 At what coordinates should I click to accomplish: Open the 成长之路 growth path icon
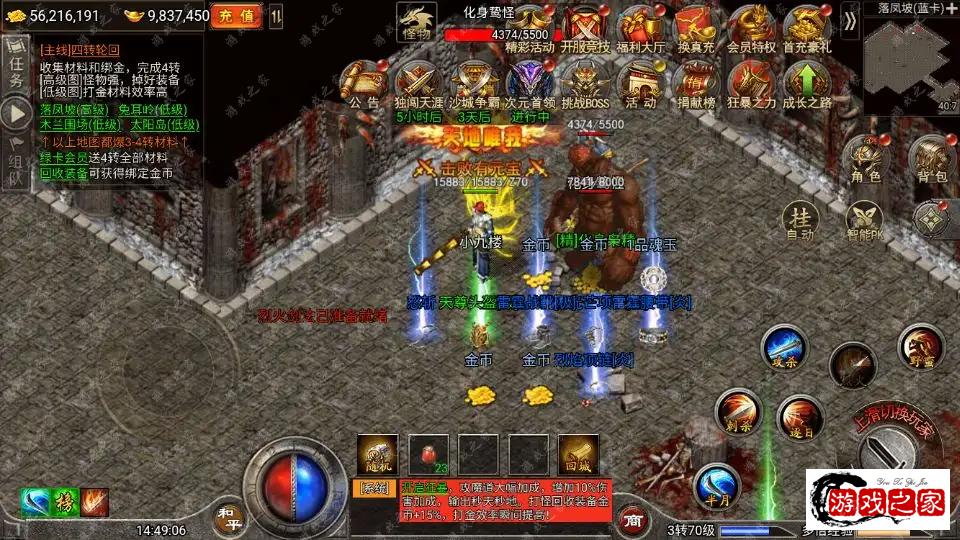(x=808, y=82)
